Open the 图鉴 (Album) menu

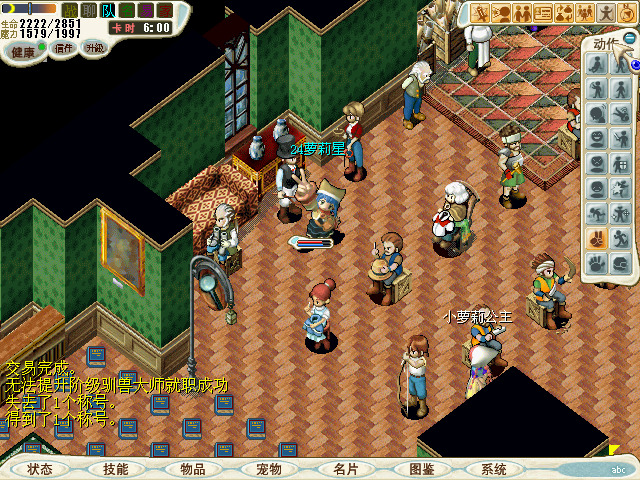click(421, 469)
